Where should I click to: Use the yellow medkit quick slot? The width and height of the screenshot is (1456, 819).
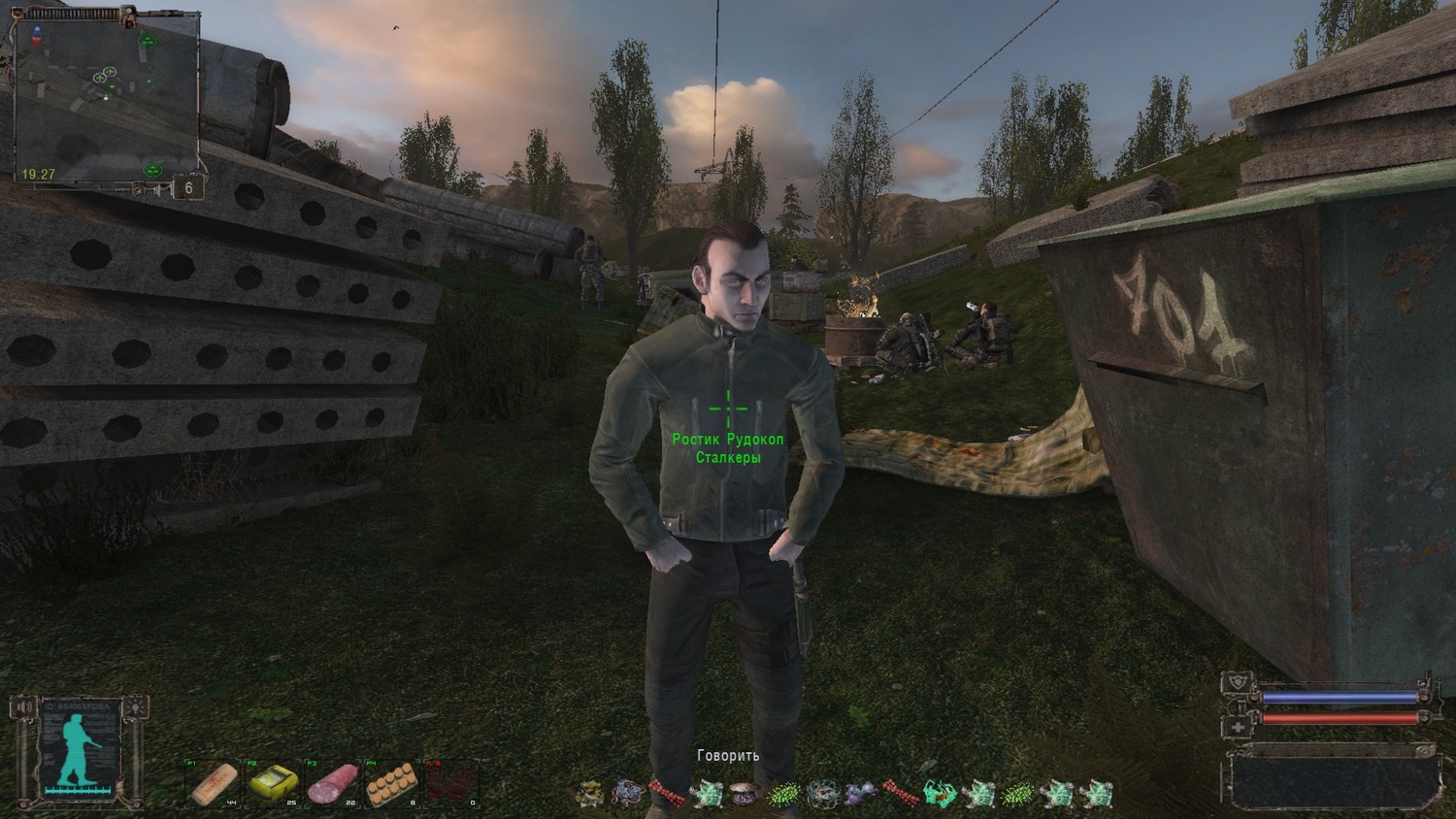pos(272,782)
